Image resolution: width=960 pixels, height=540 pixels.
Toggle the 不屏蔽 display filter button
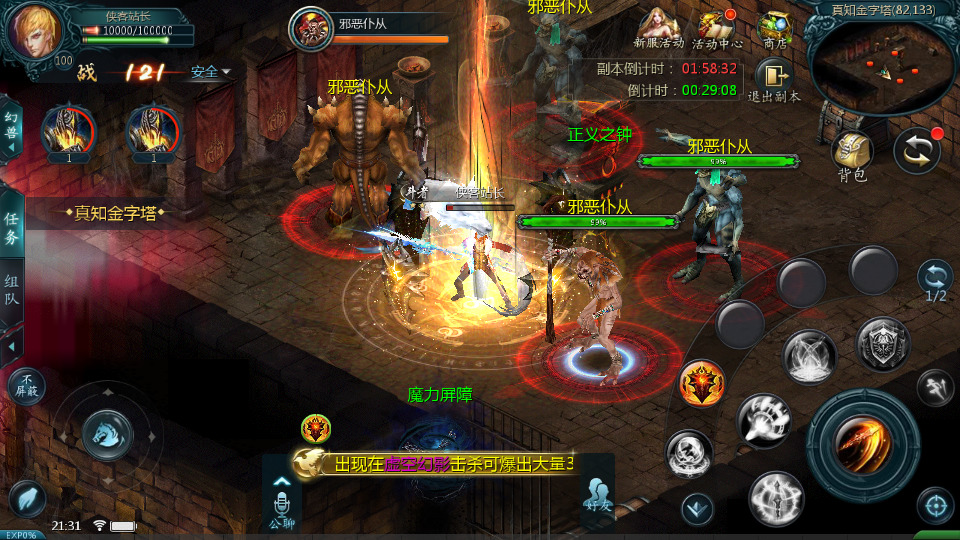click(26, 386)
